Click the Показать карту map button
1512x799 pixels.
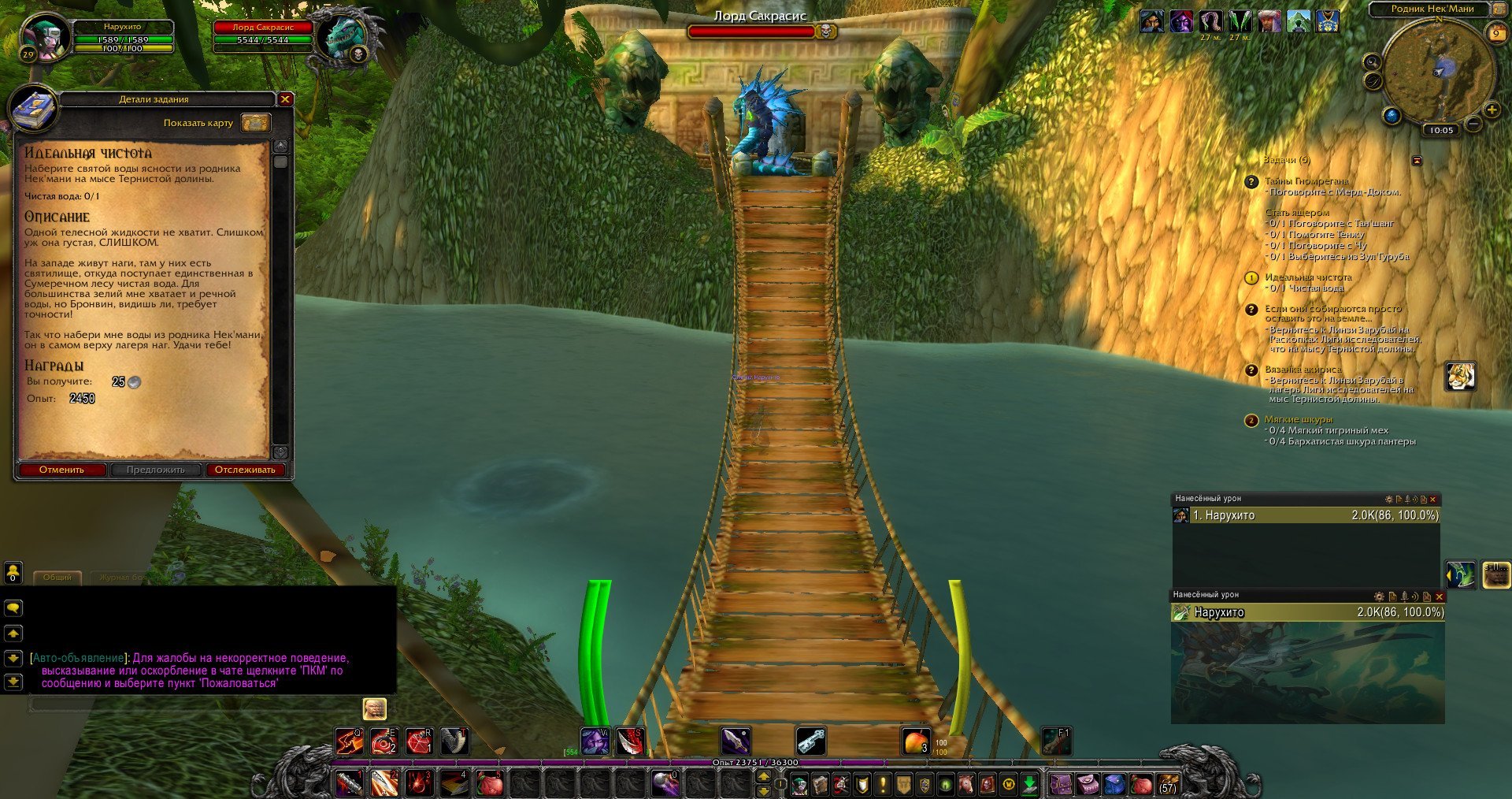coord(255,123)
